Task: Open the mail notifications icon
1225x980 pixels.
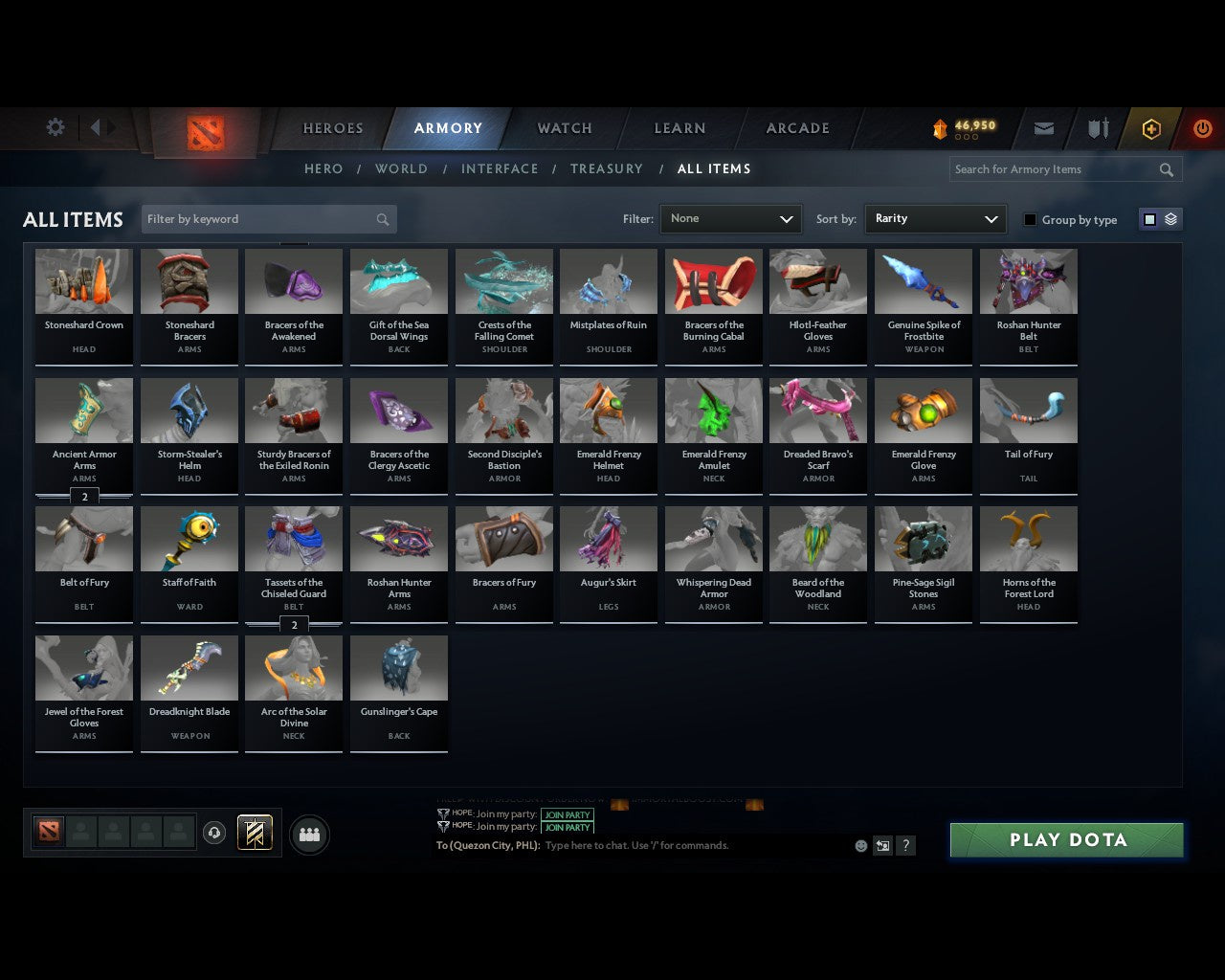Action: (x=1043, y=128)
